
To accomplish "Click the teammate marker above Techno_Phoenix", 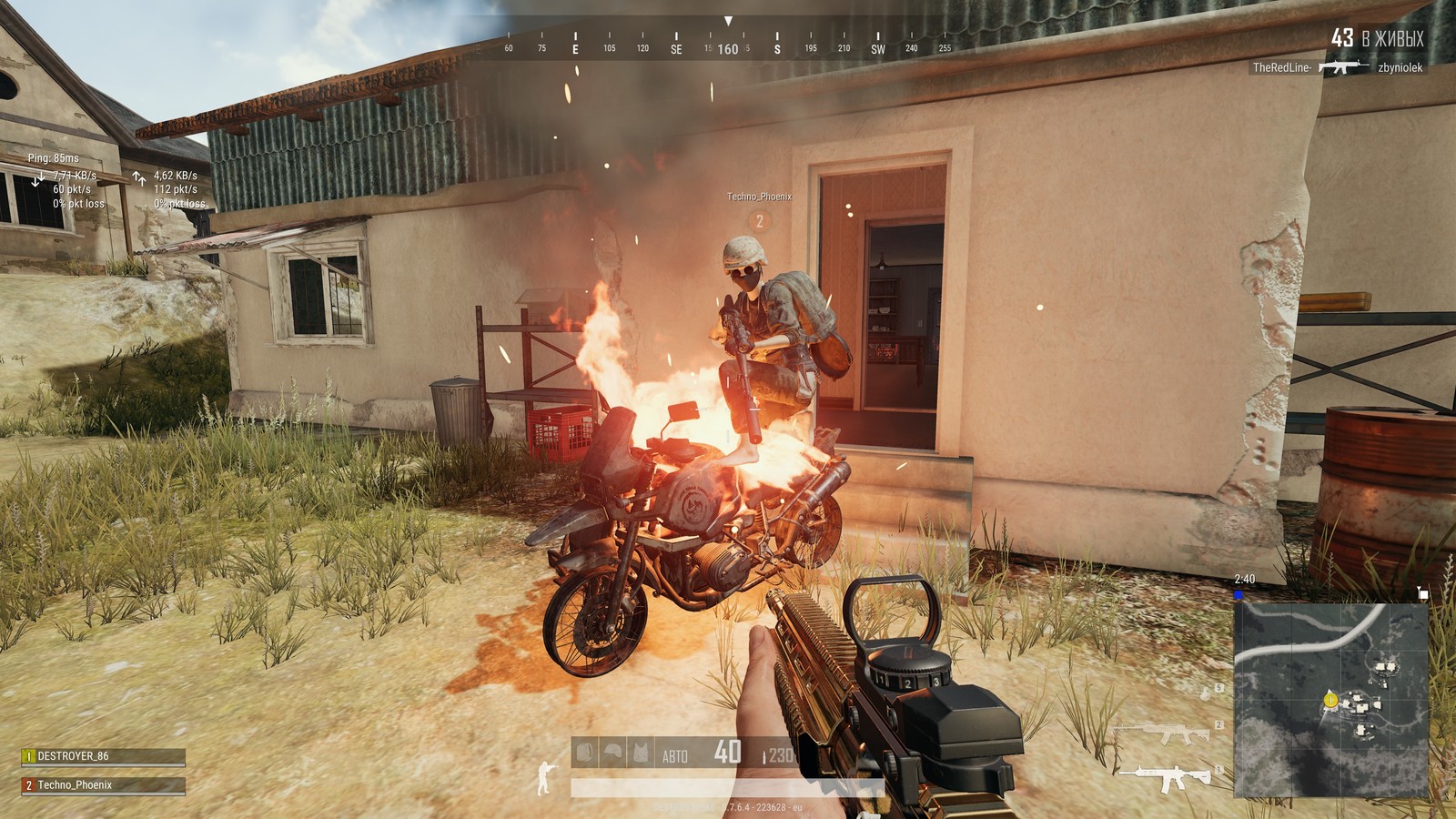I will coord(759,220).
